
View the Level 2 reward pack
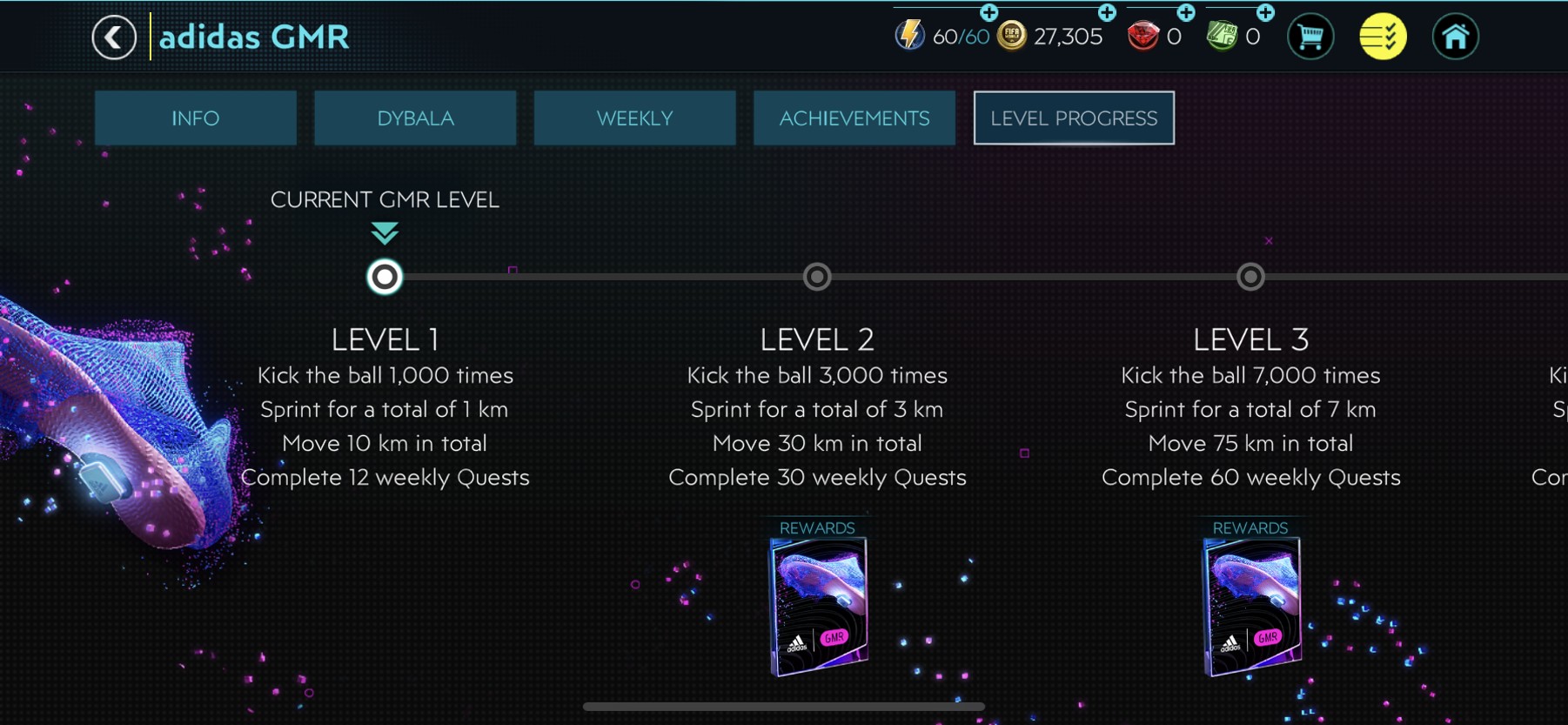pos(818,606)
